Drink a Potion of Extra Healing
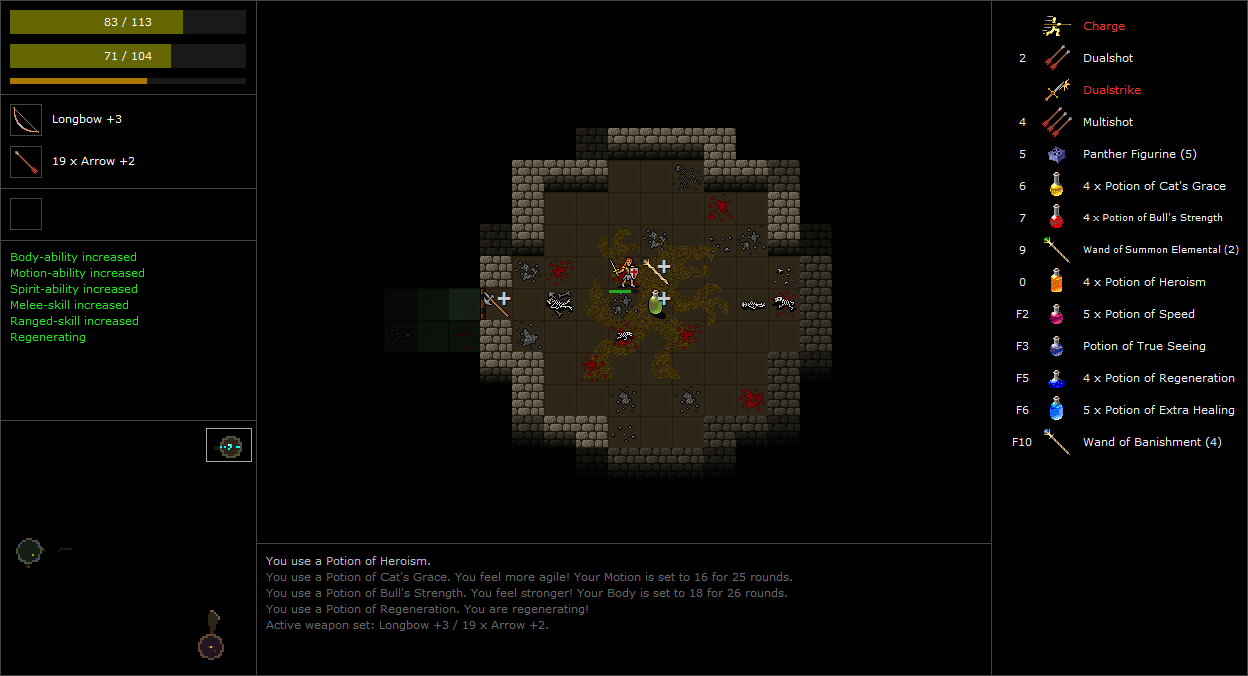The height and width of the screenshot is (676, 1248). pyautogui.click(x=1158, y=410)
